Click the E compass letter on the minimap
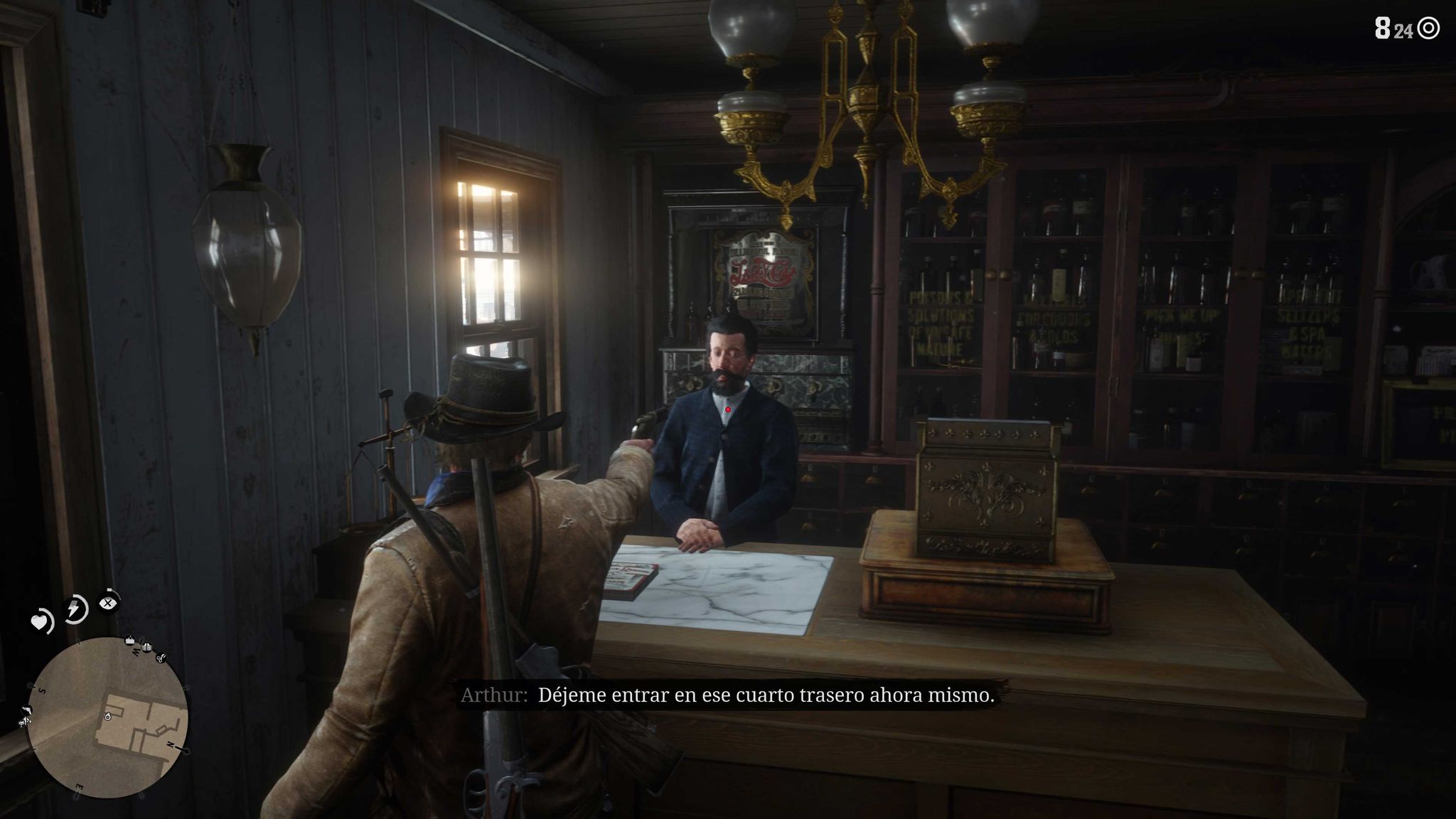The width and height of the screenshot is (1456, 819). (79, 786)
